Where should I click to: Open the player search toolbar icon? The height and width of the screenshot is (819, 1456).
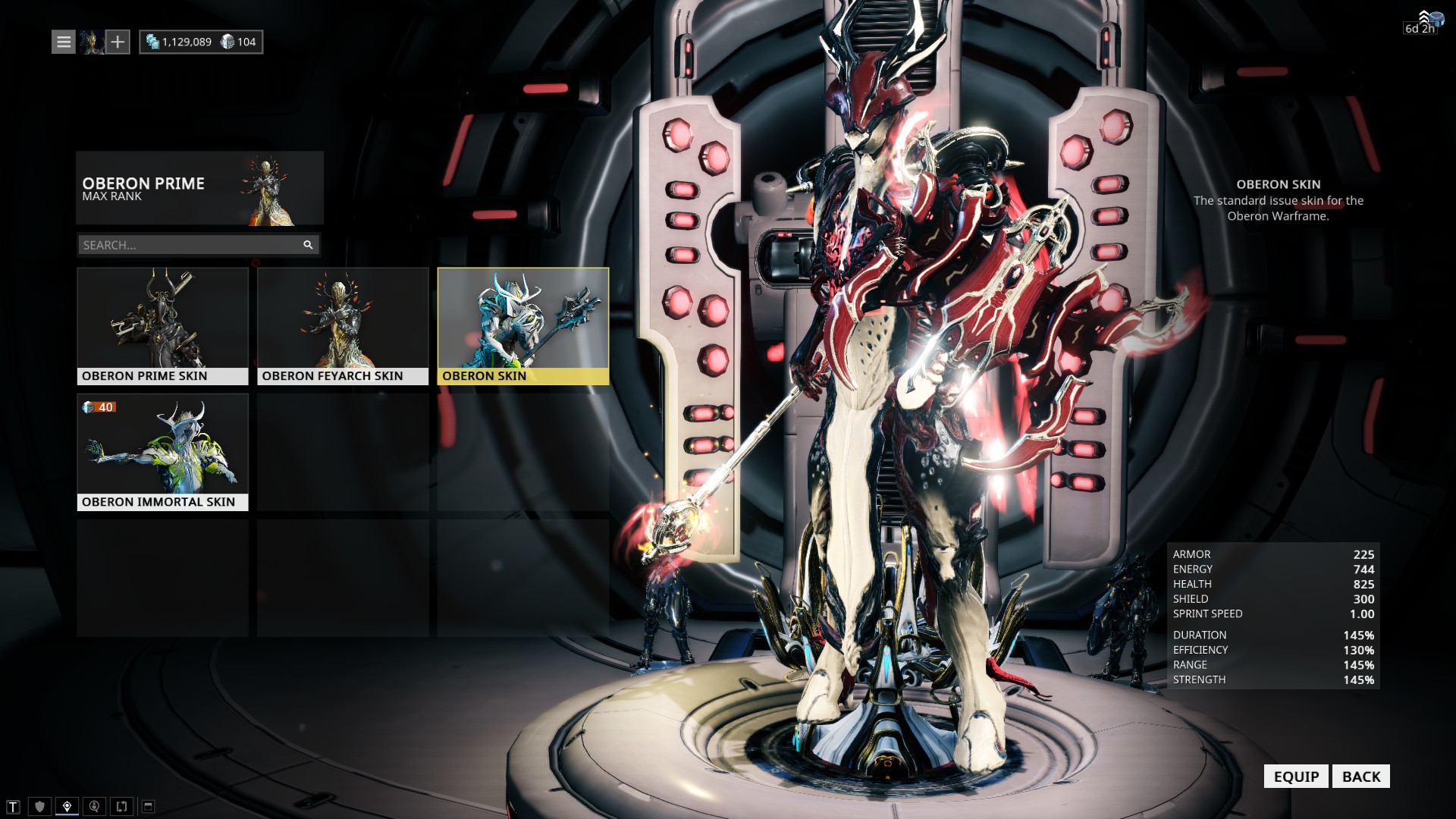pos(94,806)
